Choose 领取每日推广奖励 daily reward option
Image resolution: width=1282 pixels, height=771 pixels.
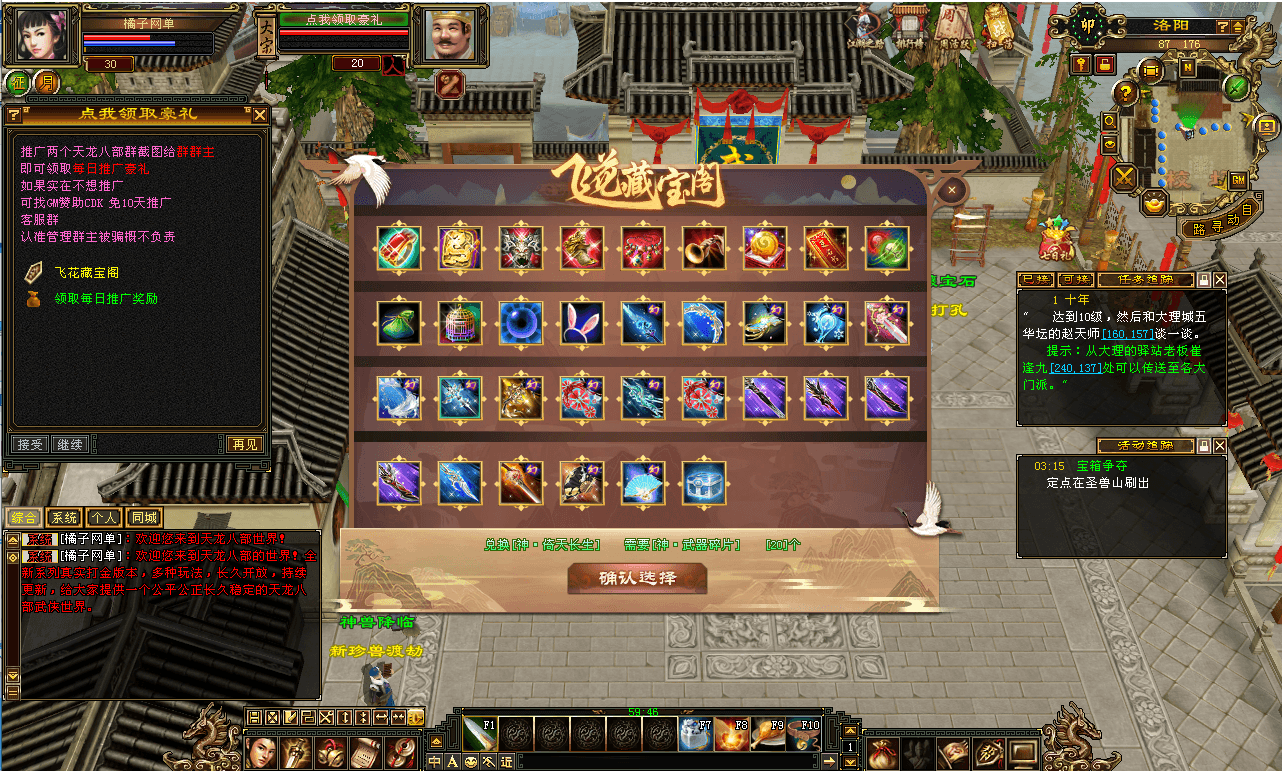105,298
